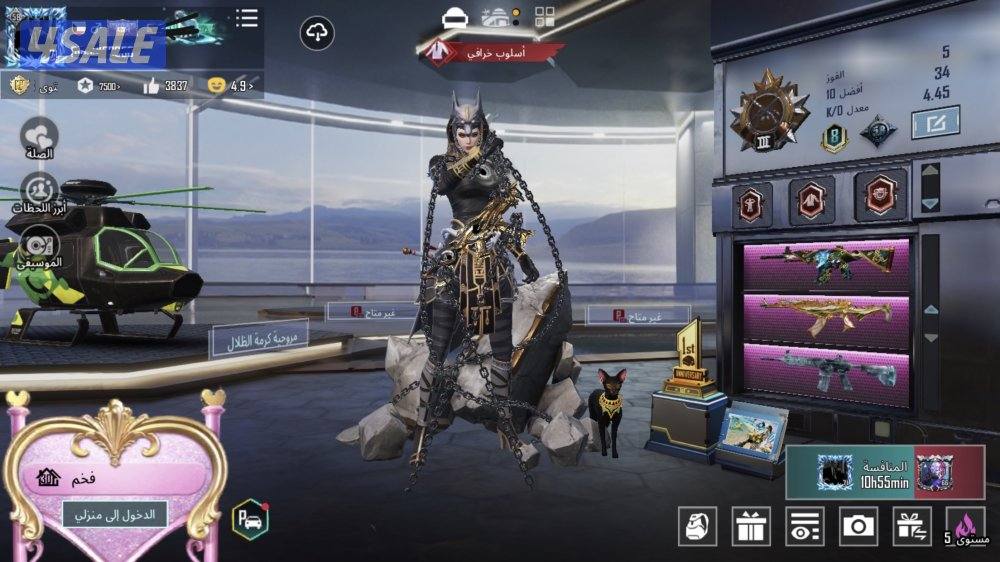Open the vehicle parking P icon
This screenshot has height=562, width=1000.
coord(250,519)
